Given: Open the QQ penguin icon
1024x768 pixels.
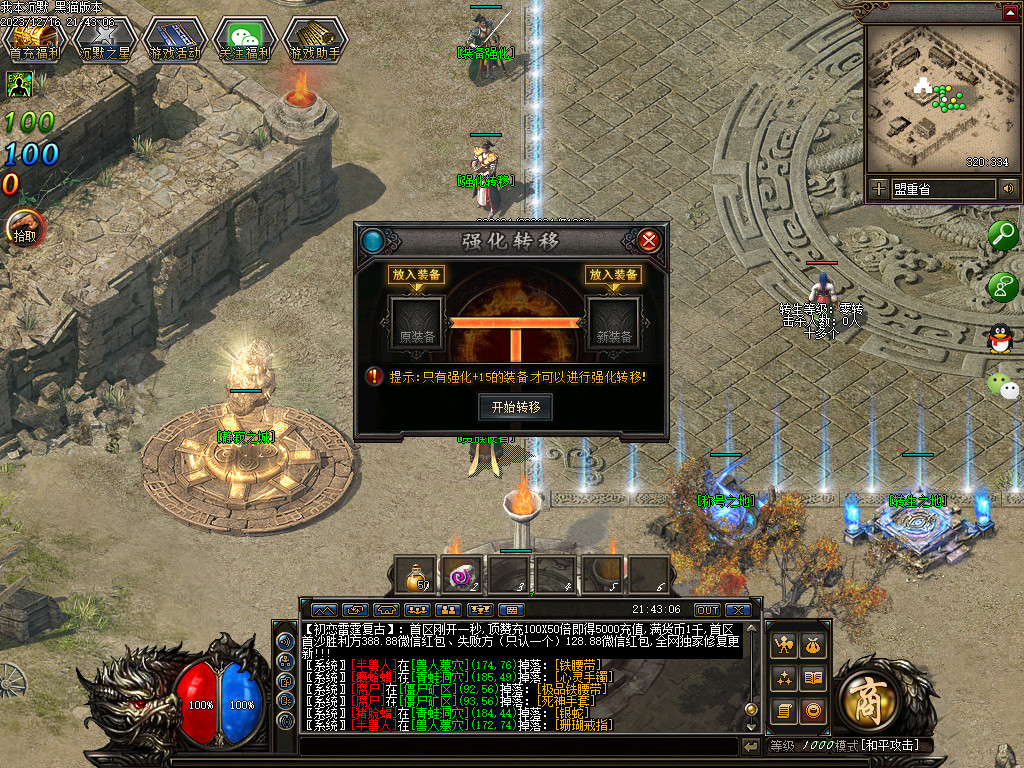Looking at the screenshot, I should [x=1000, y=339].
